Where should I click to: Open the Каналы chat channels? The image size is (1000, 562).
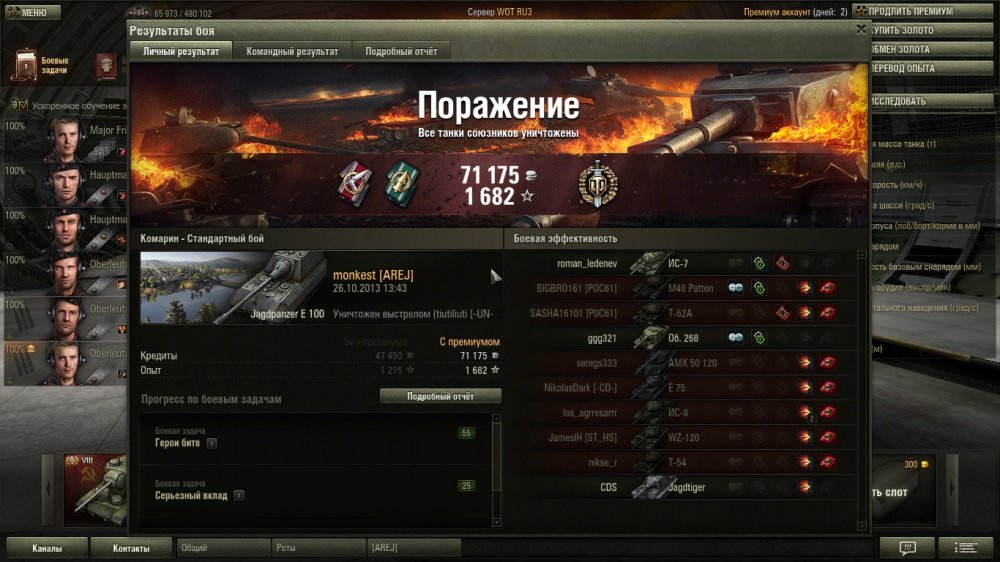tap(47, 548)
